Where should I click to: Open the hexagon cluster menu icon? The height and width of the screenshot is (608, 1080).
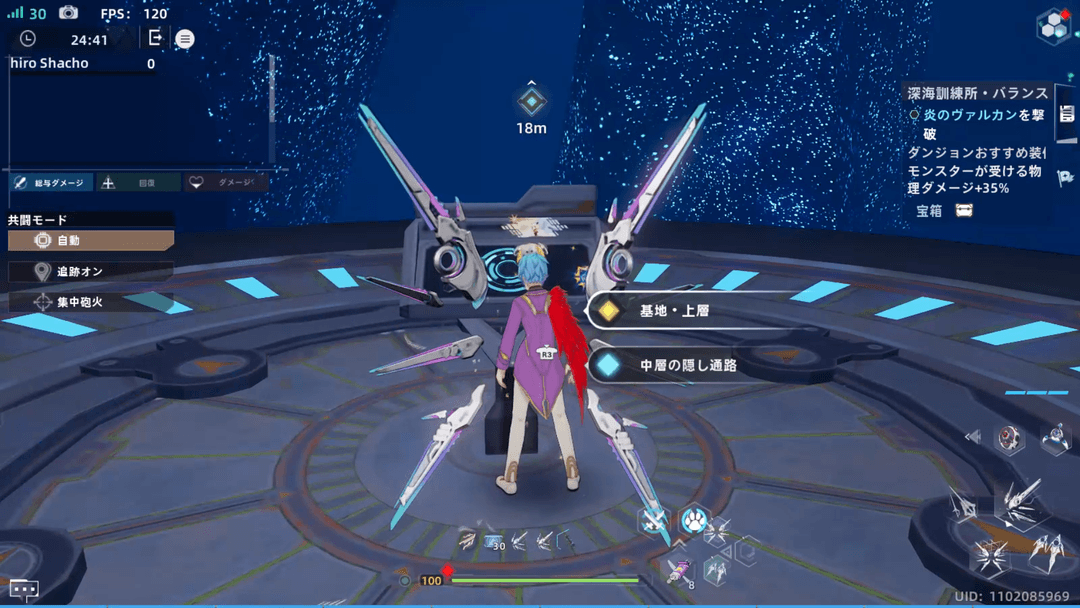tap(1053, 27)
